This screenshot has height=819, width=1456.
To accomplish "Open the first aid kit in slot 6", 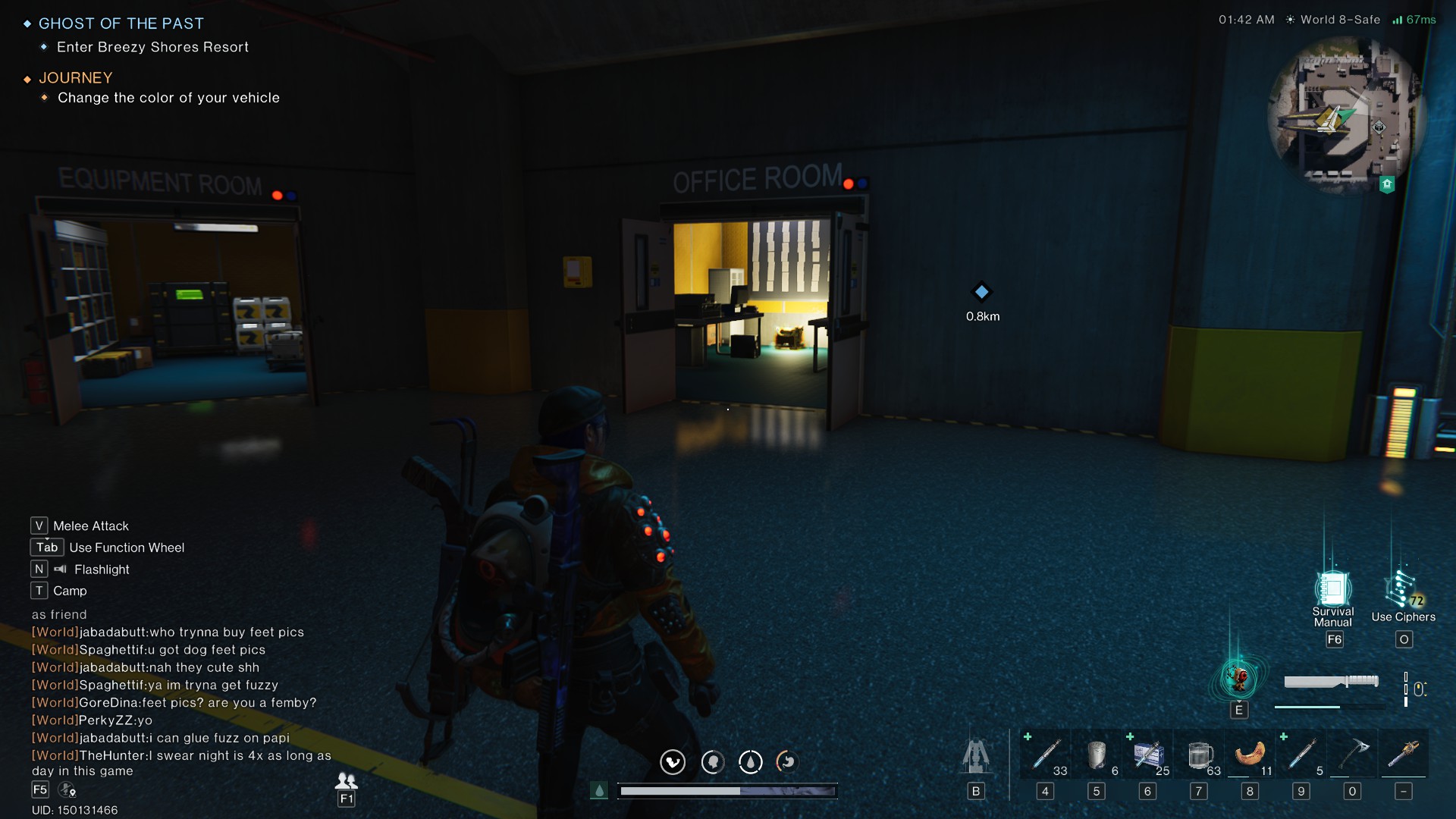I will 1147,755.
